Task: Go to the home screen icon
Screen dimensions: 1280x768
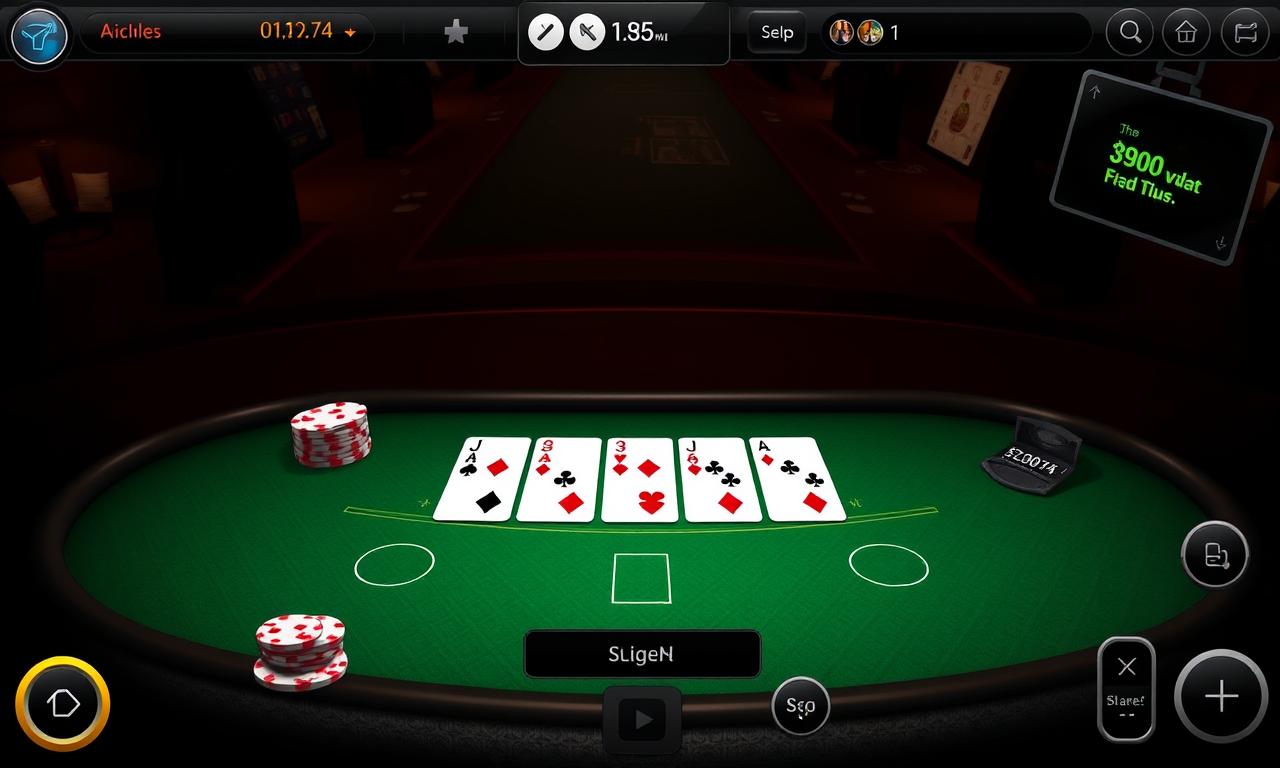Action: [x=1186, y=32]
